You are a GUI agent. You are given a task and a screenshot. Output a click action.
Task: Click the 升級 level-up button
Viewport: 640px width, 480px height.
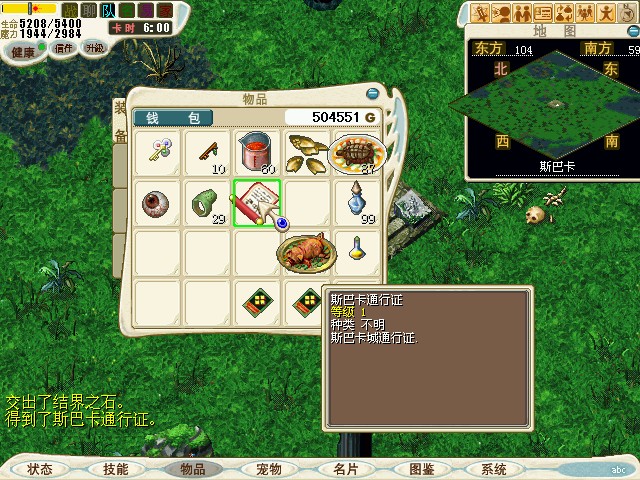95,47
